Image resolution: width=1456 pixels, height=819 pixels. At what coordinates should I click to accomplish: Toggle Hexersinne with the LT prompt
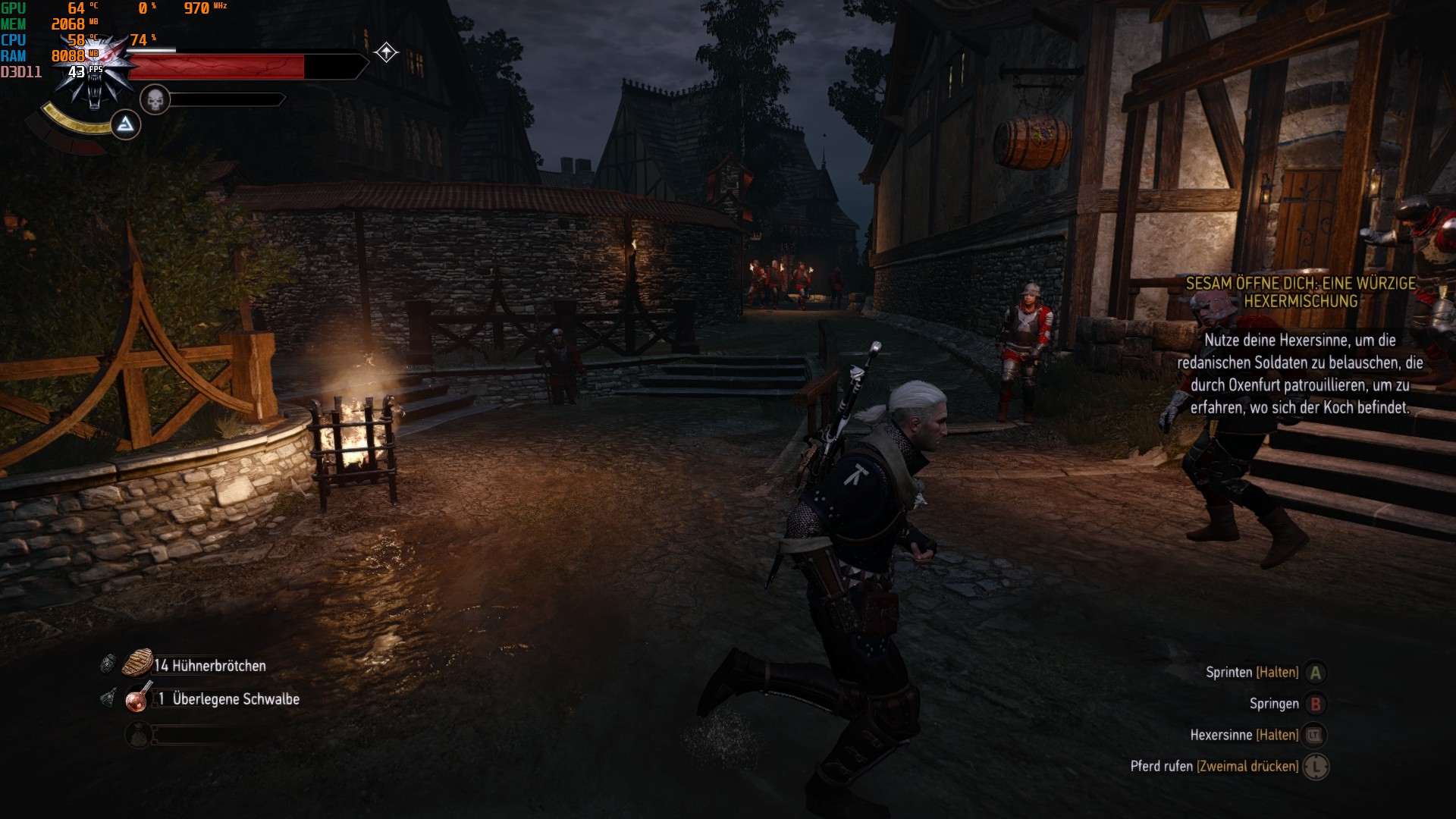pyautogui.click(x=1316, y=735)
